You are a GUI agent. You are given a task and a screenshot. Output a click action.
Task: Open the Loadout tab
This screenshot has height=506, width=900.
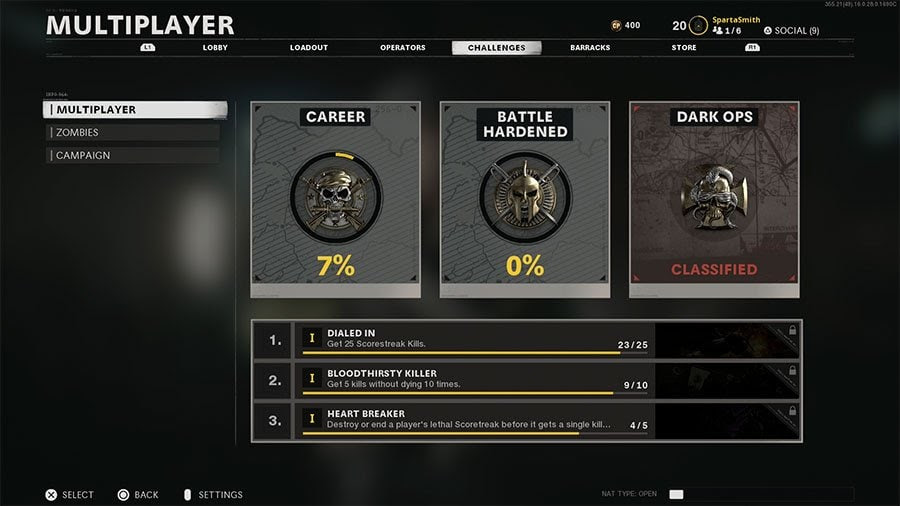point(309,47)
